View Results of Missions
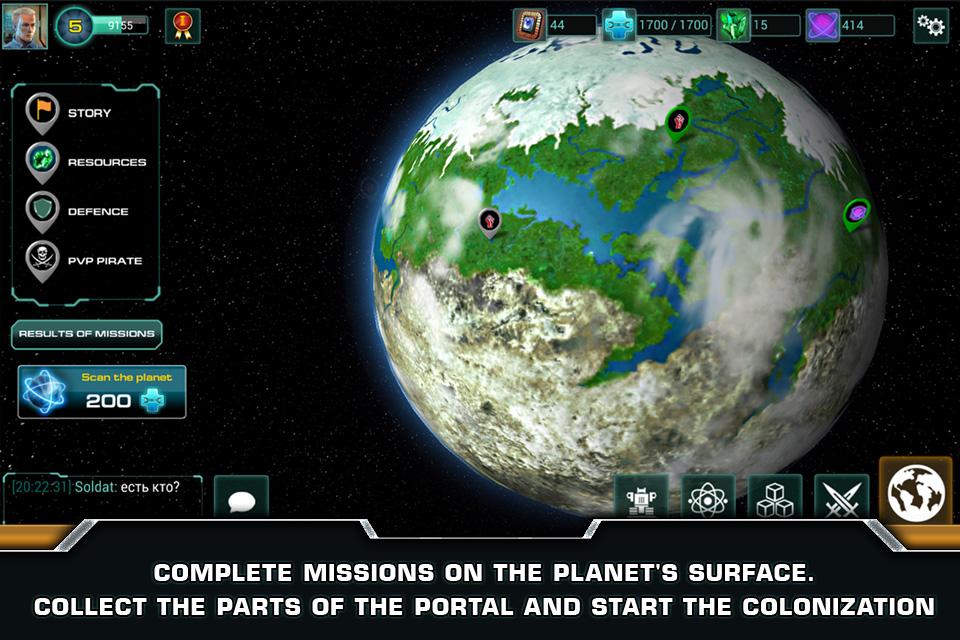960x640 pixels. (x=87, y=334)
